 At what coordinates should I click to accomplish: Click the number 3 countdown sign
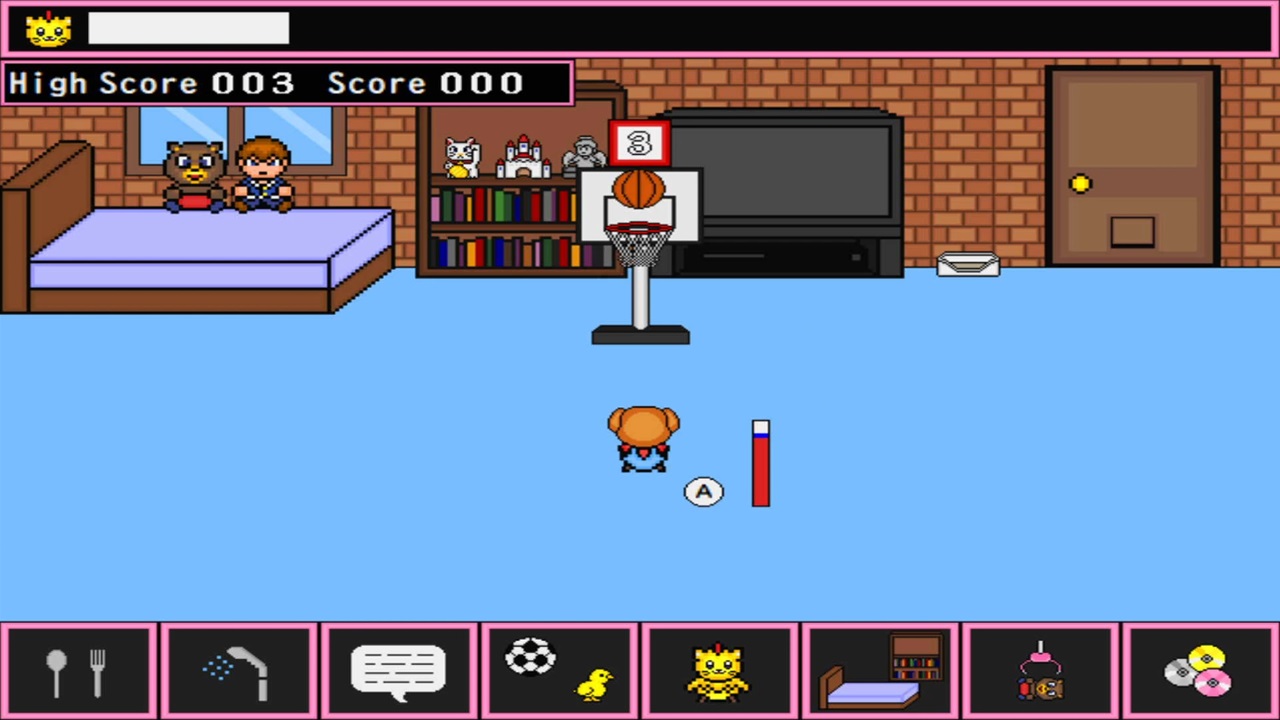[641, 142]
